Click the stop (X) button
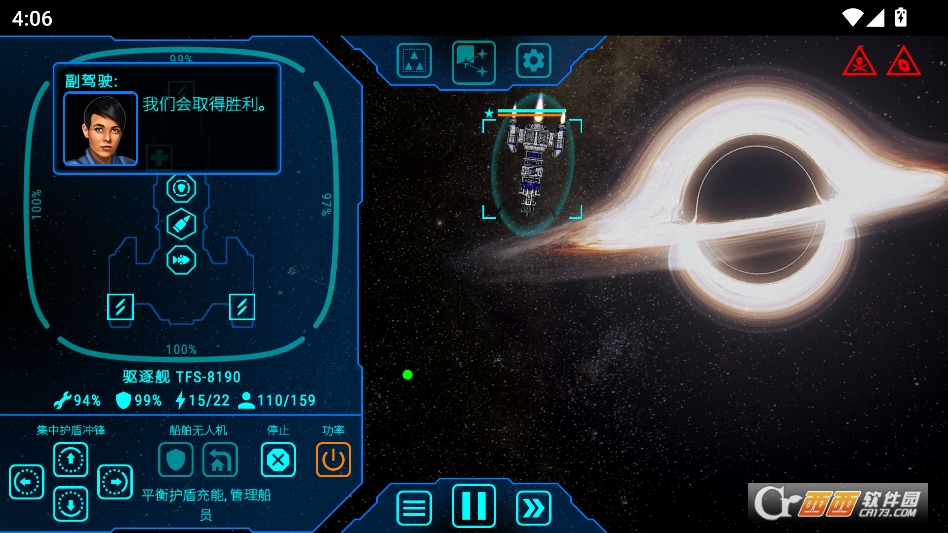Screen dimensions: 948x533 coord(278,460)
